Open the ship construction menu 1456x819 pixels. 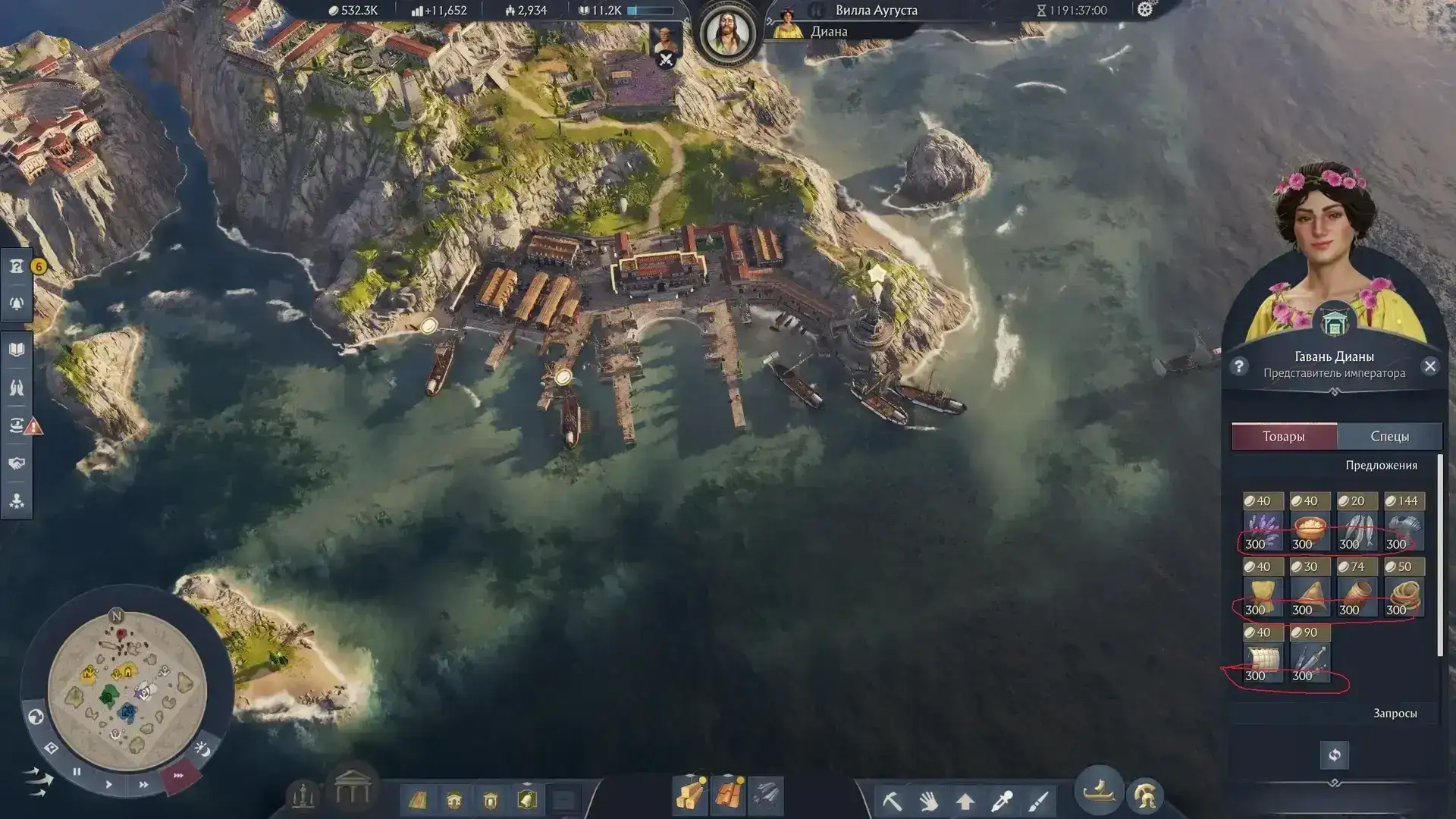[x=1099, y=792]
